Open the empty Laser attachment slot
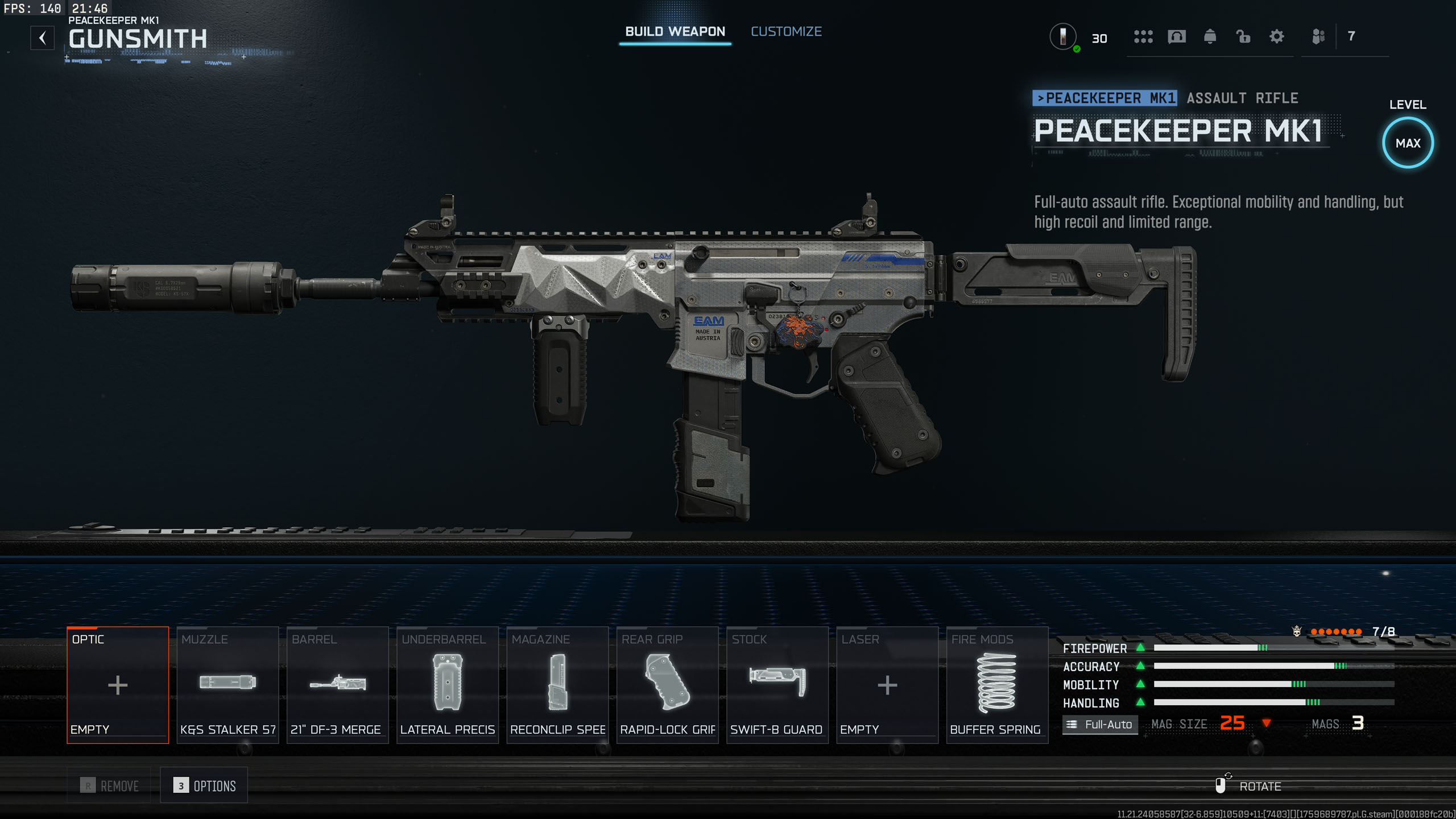Image resolution: width=1456 pixels, height=819 pixels. coord(887,685)
